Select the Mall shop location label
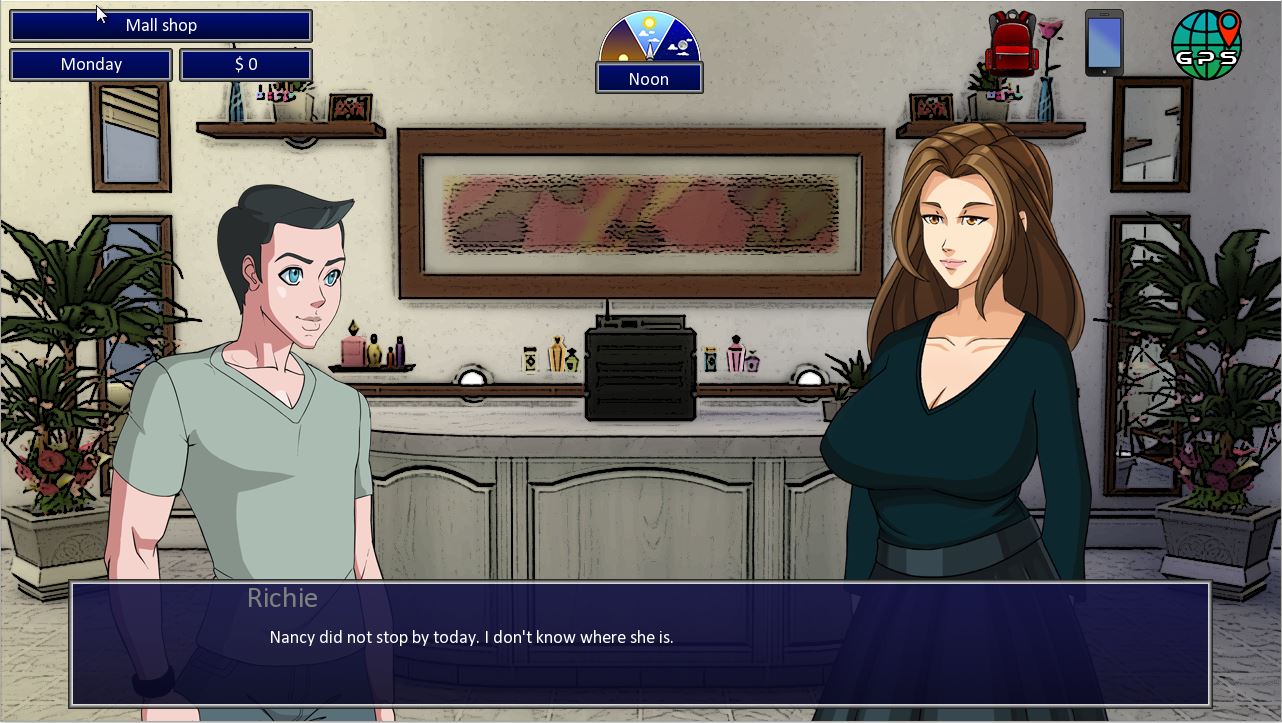The width and height of the screenshot is (1282, 723). (161, 26)
